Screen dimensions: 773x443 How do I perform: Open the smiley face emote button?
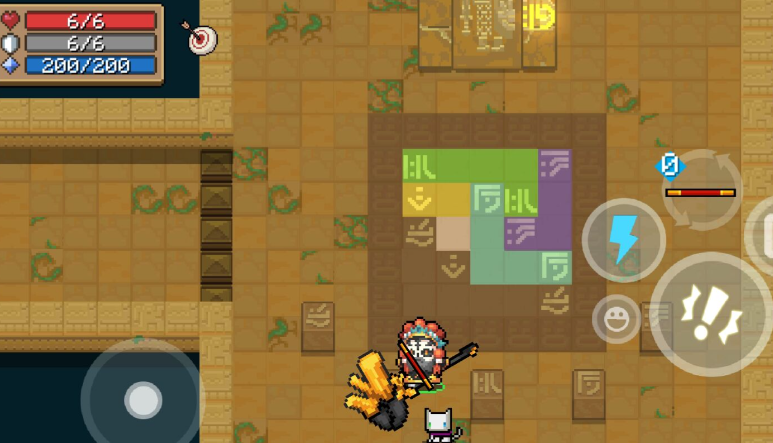616,320
